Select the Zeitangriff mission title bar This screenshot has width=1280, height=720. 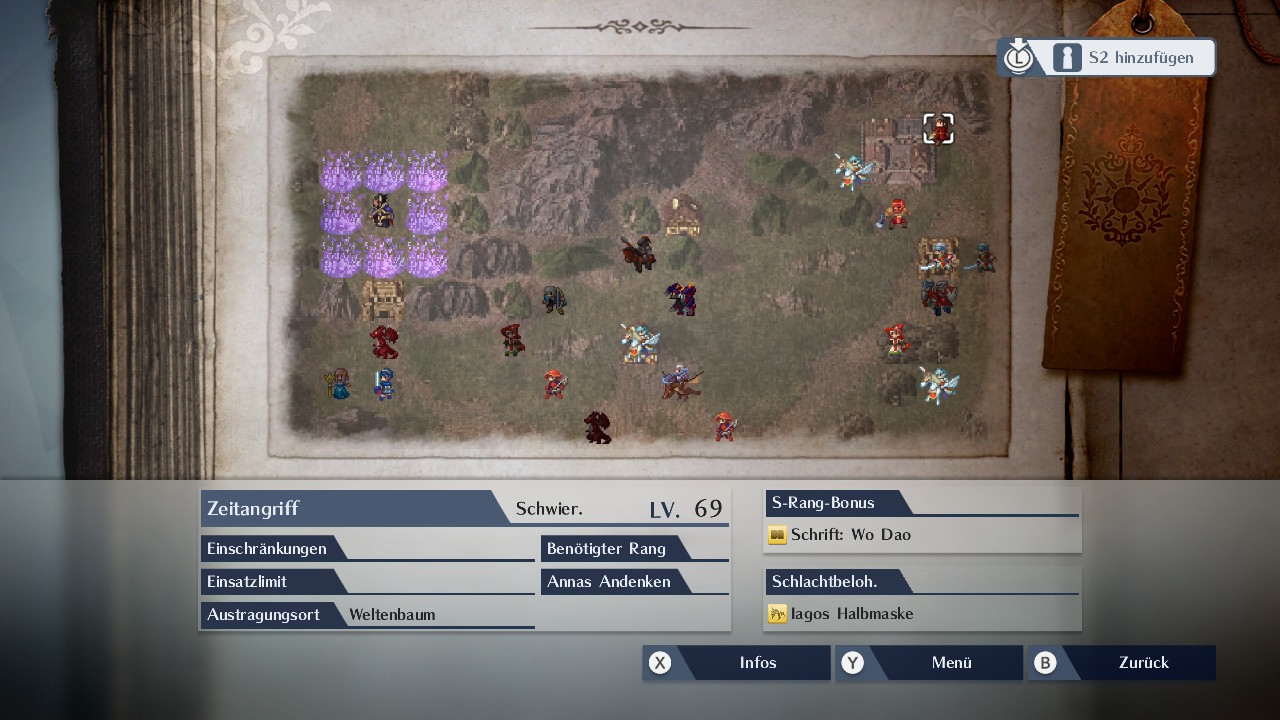[350, 508]
